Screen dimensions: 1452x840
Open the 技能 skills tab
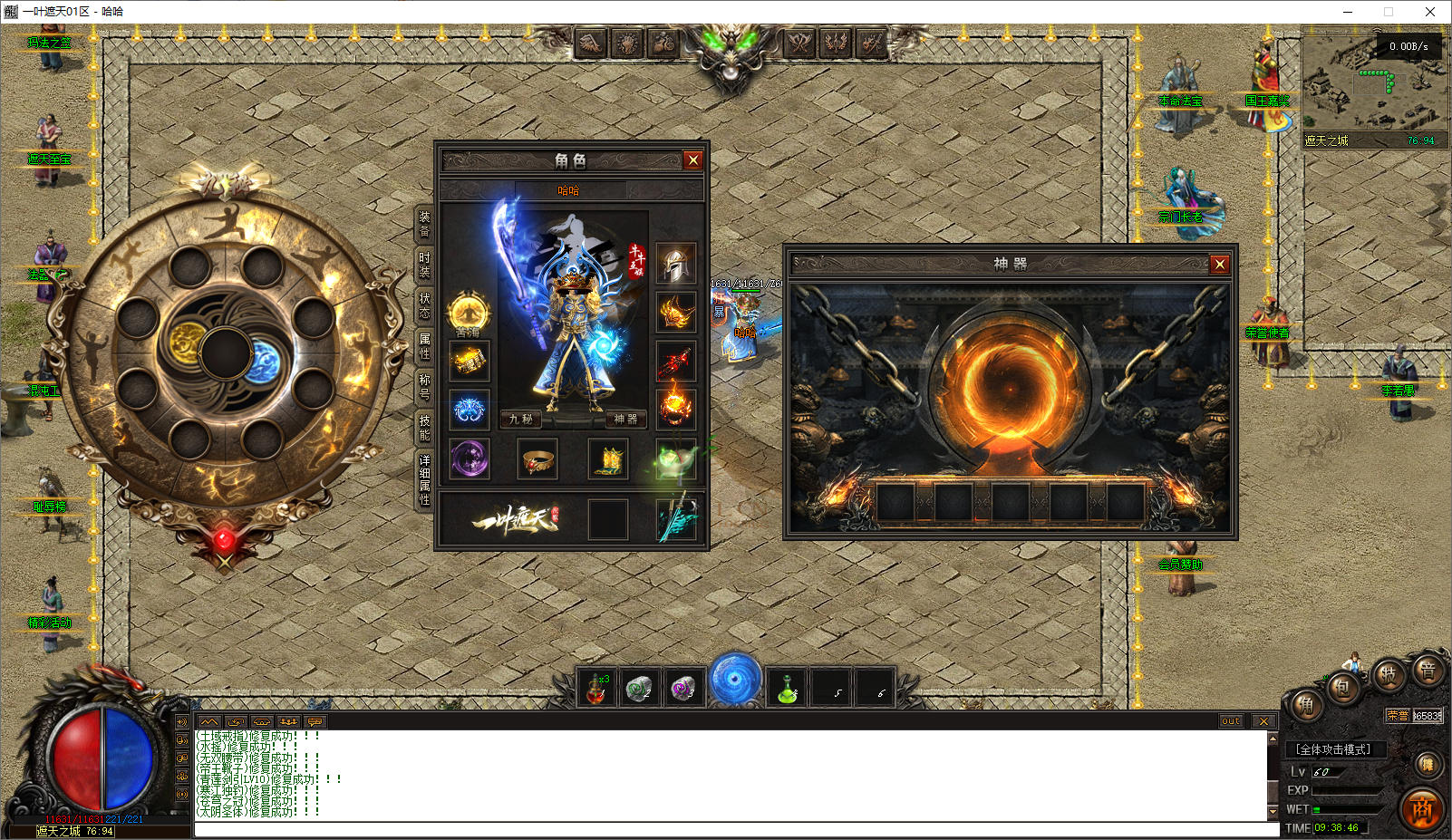tap(424, 428)
